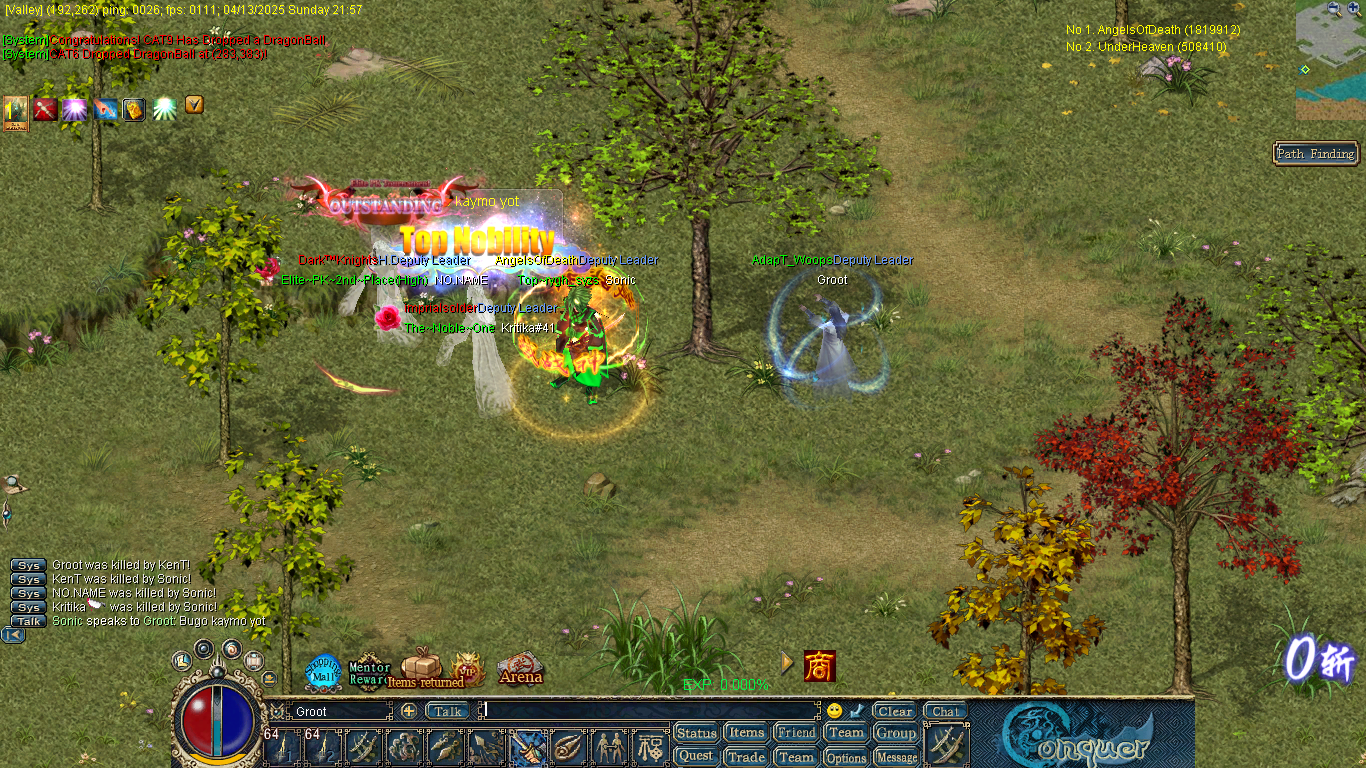1366x768 pixels.
Task: Open the Arena icon
Action: click(520, 670)
